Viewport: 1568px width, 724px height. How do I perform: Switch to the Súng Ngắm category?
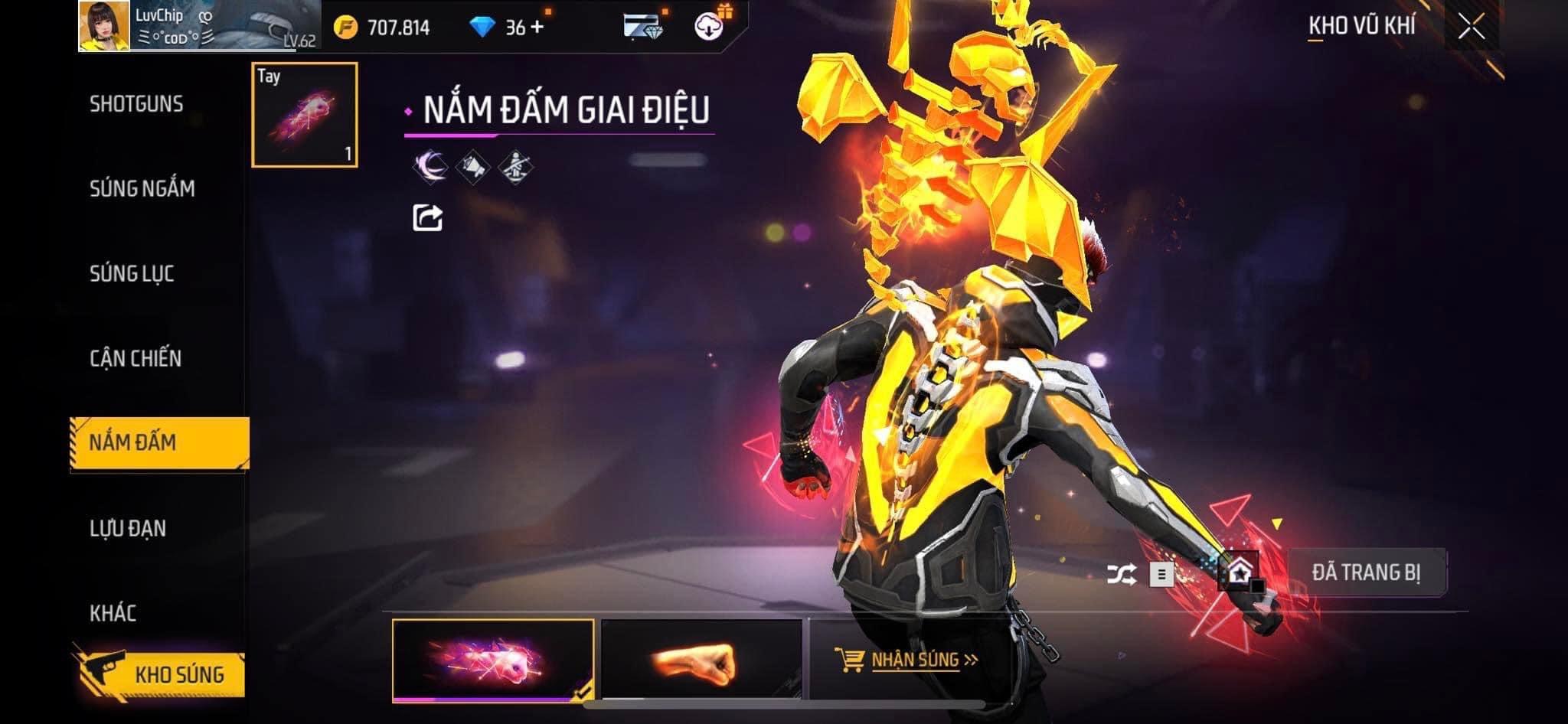[142, 188]
